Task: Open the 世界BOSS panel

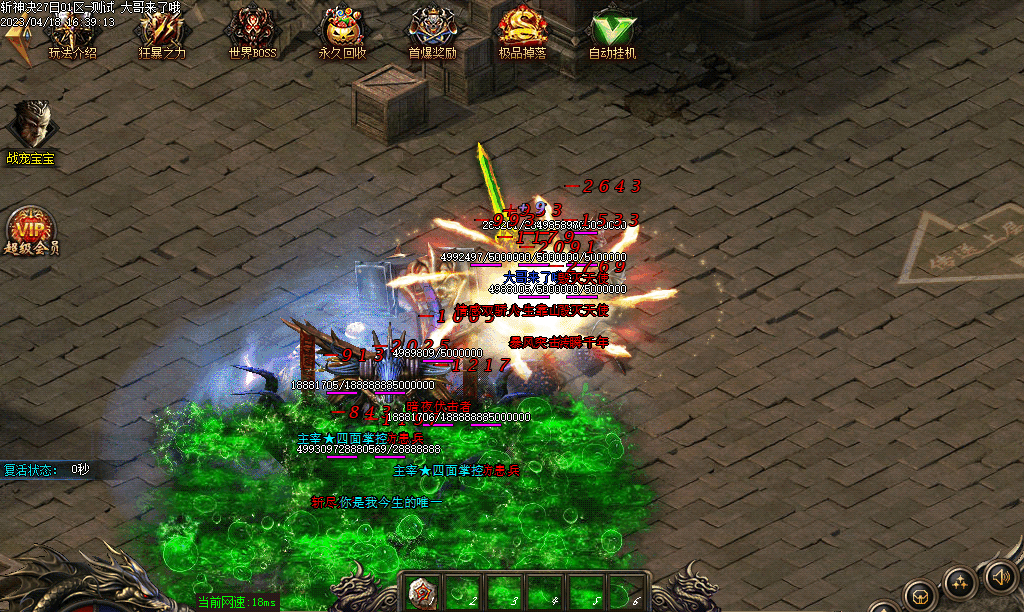Action: click(251, 34)
